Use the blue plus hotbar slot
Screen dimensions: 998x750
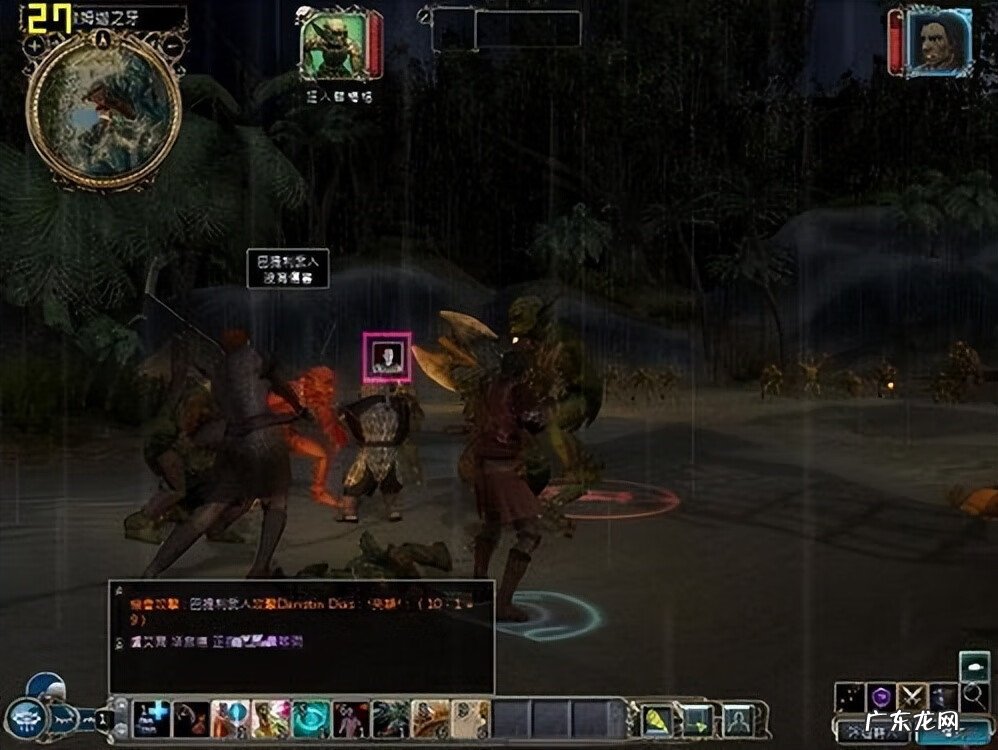pos(152,717)
